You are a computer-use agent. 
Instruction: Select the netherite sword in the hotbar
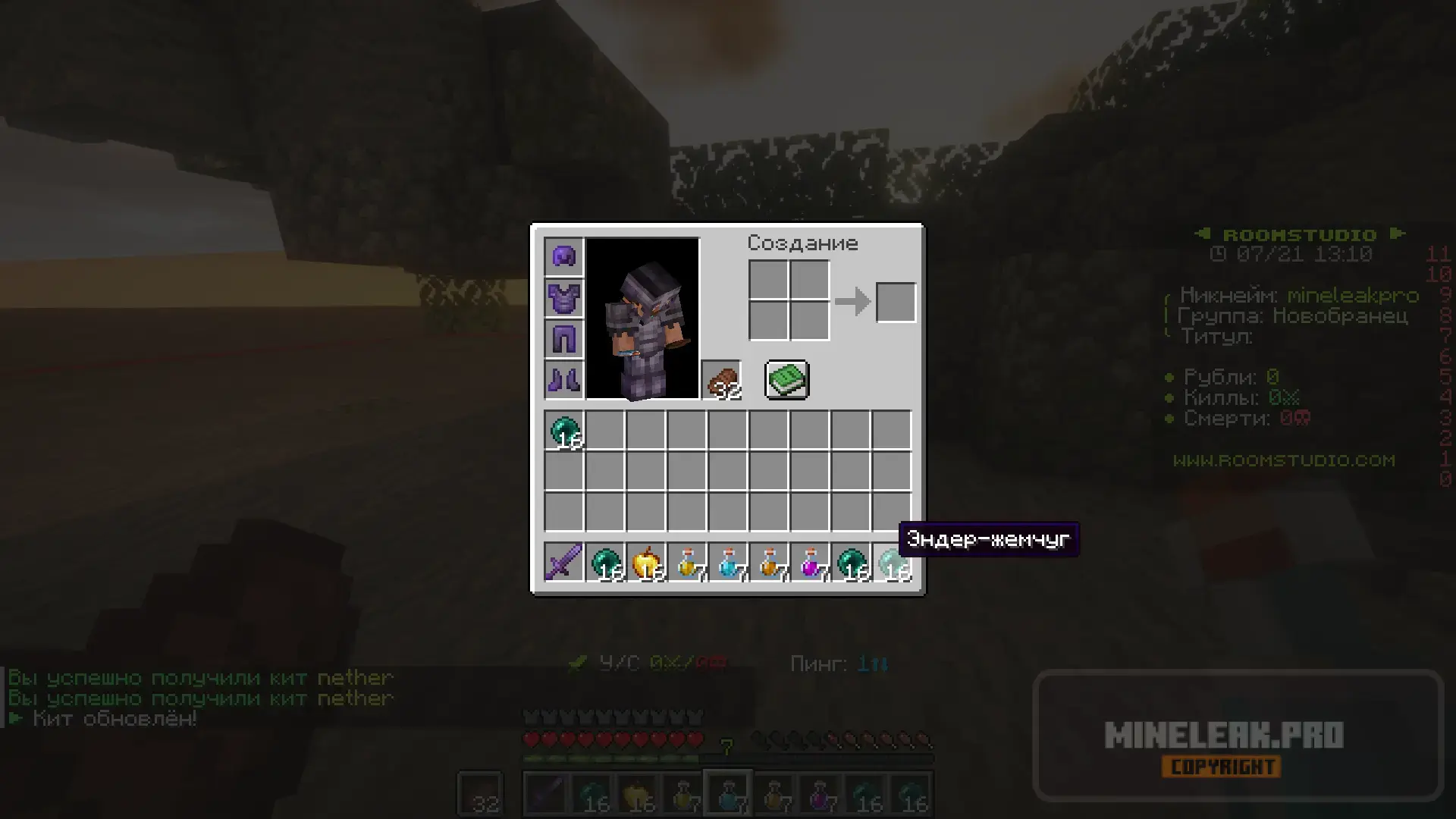pyautogui.click(x=563, y=563)
